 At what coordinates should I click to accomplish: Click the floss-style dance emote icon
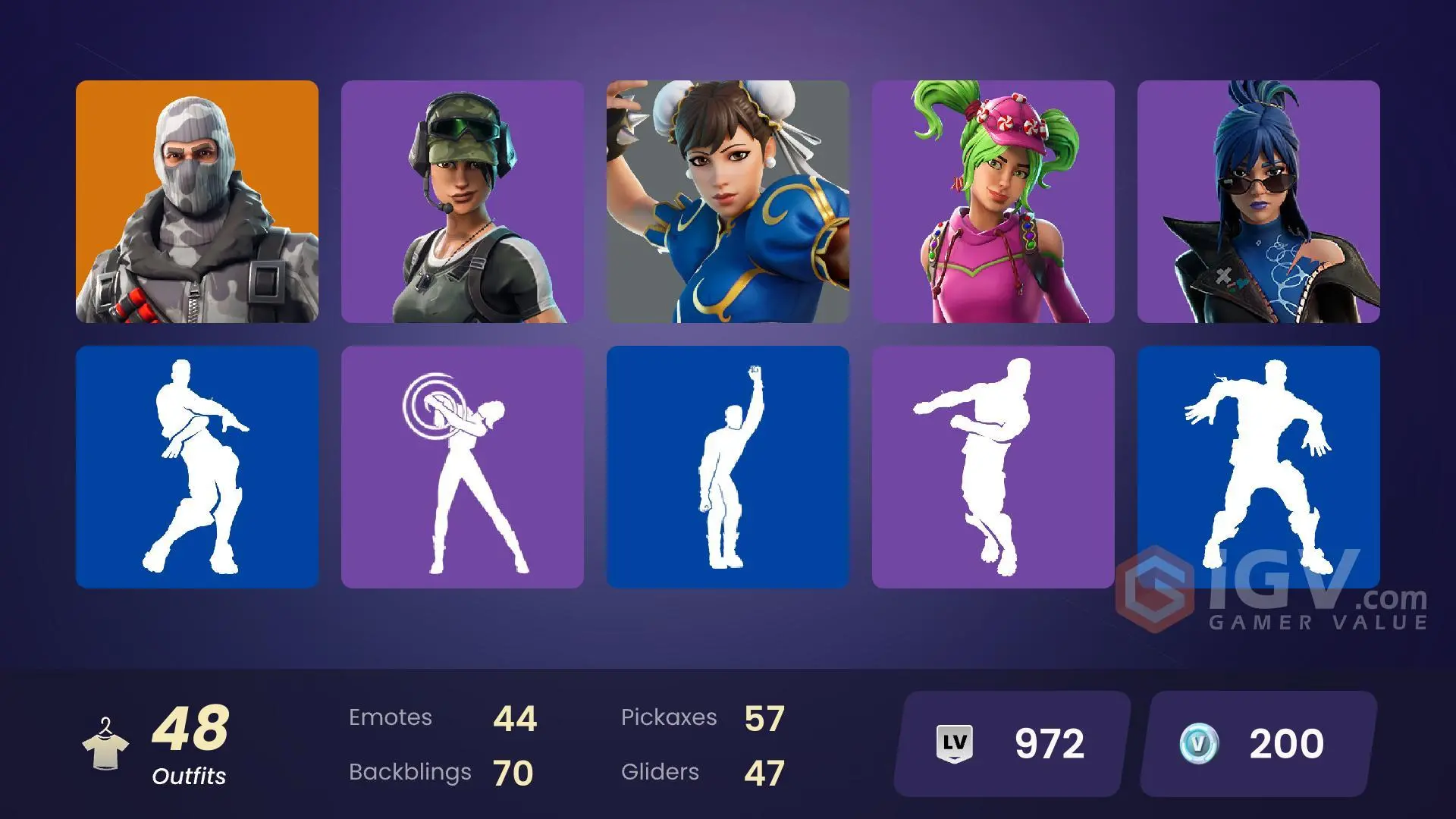pyautogui.click(x=993, y=466)
